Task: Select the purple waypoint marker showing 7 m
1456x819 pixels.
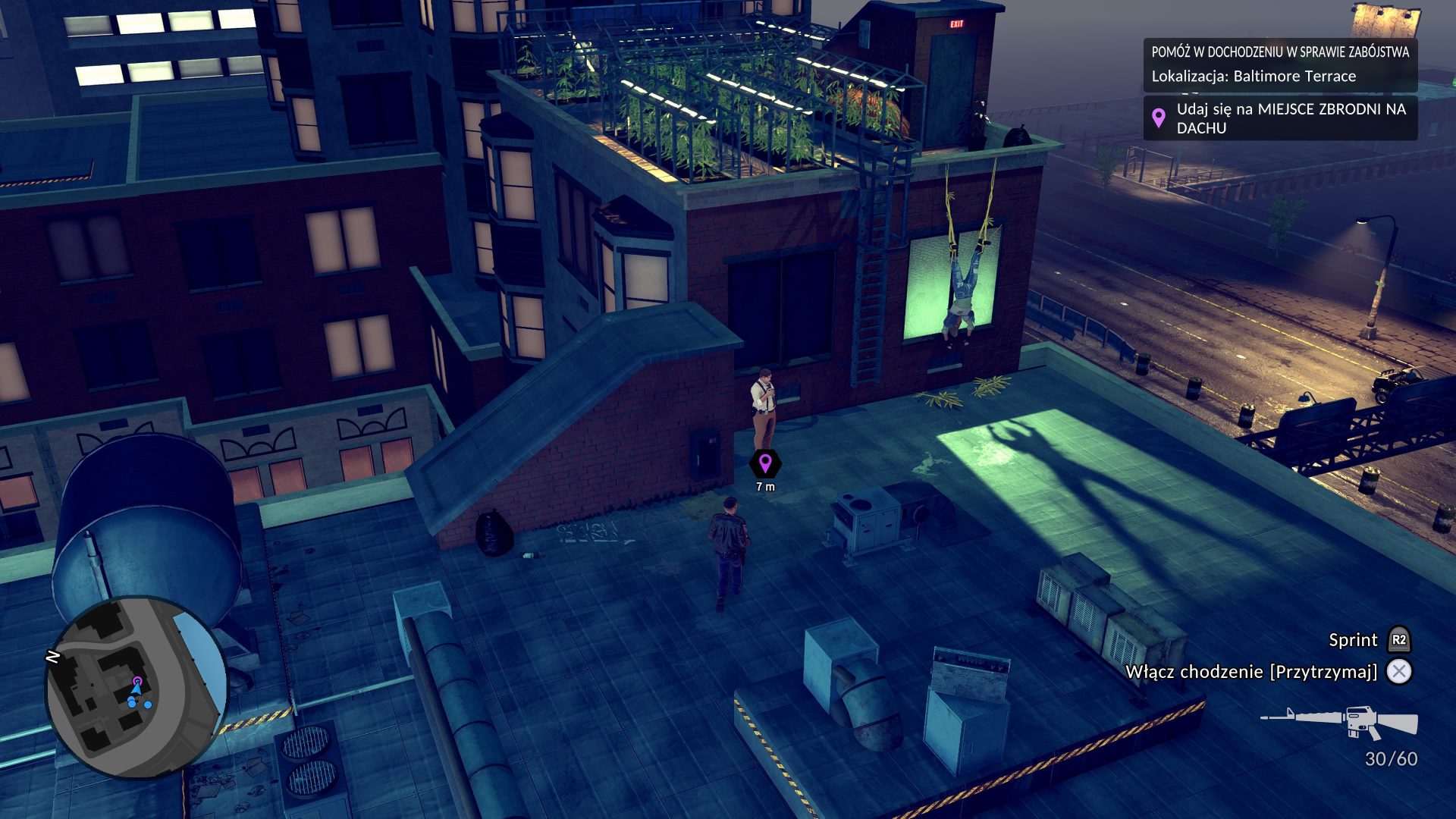Action: pos(765,463)
